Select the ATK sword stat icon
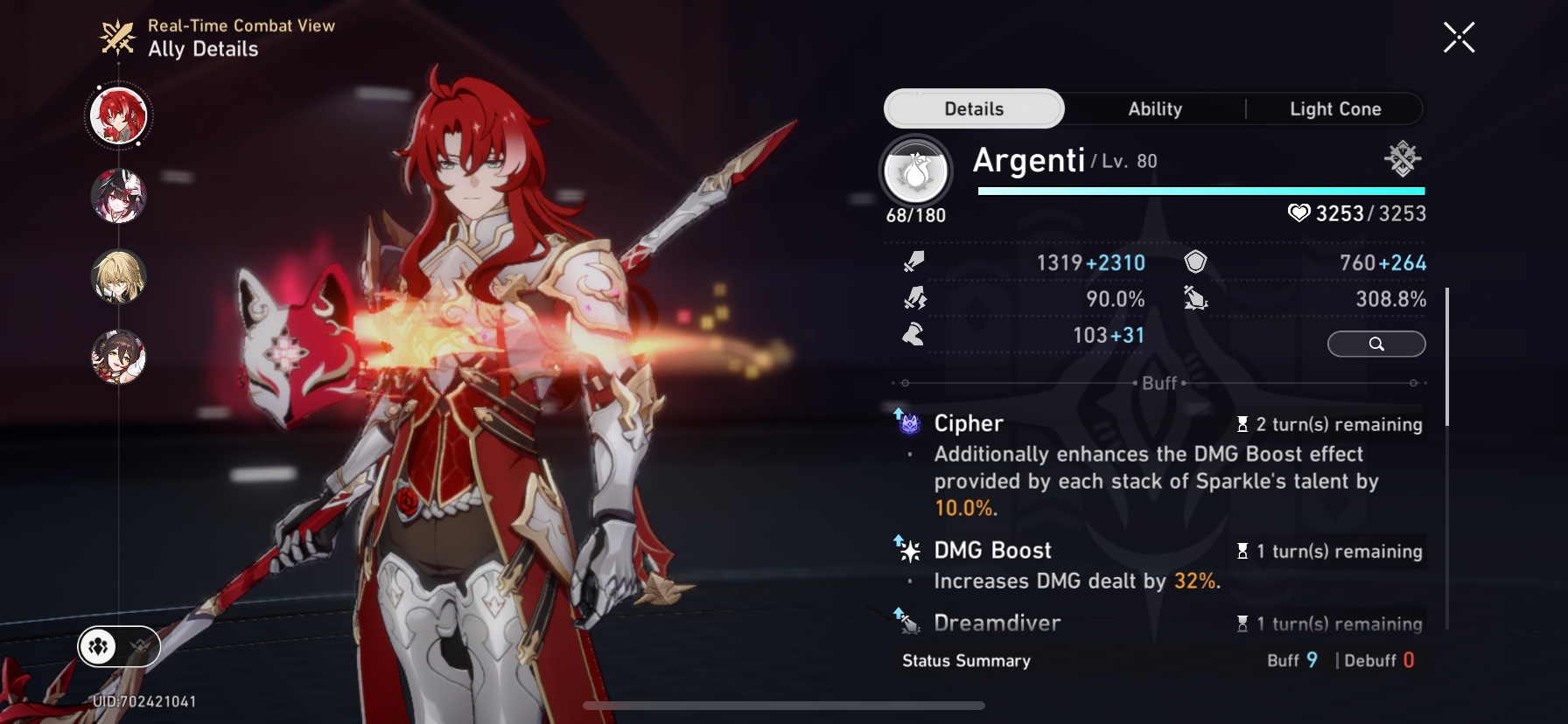The image size is (1568, 724). pos(915,261)
